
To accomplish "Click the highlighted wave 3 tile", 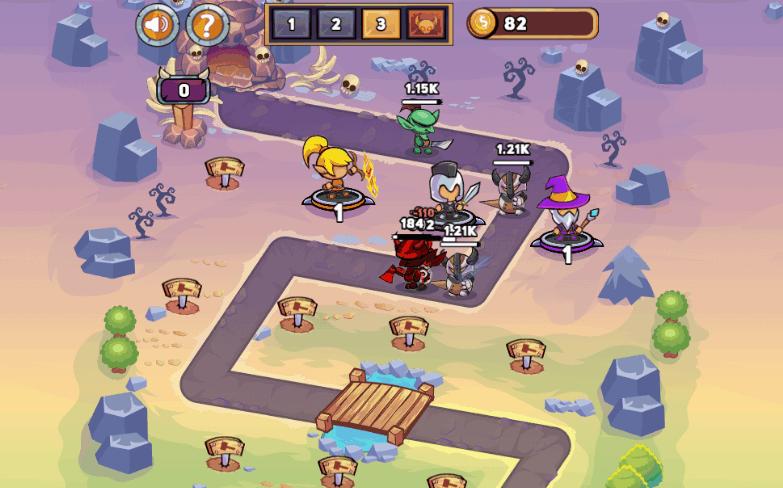I will pos(381,24).
